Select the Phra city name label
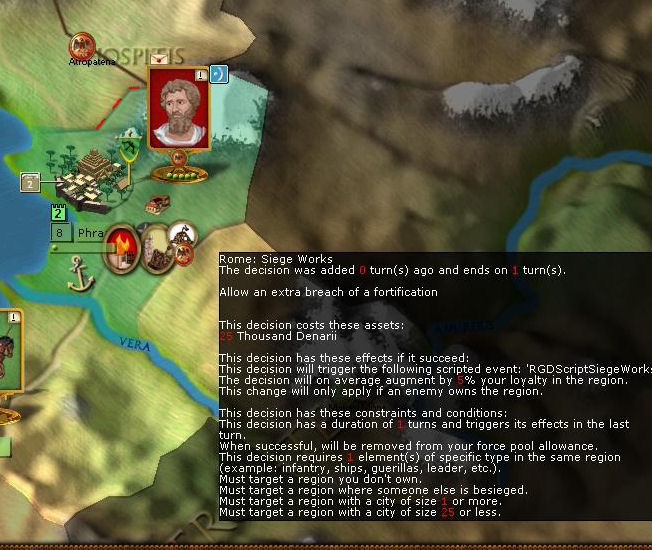 tap(91, 233)
